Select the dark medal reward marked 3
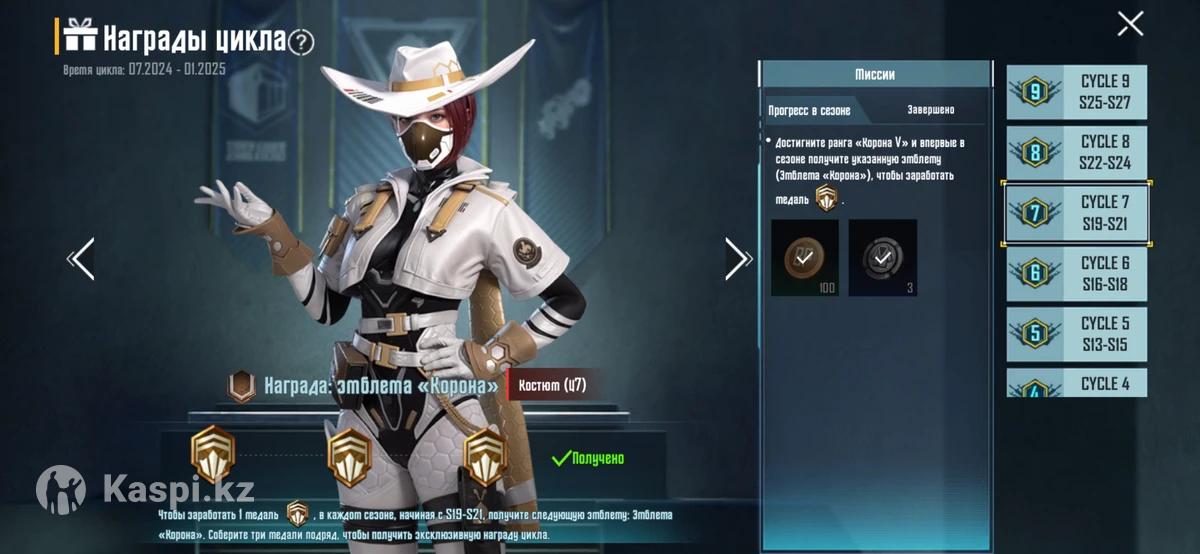This screenshot has height=554, width=1200. tap(882, 258)
